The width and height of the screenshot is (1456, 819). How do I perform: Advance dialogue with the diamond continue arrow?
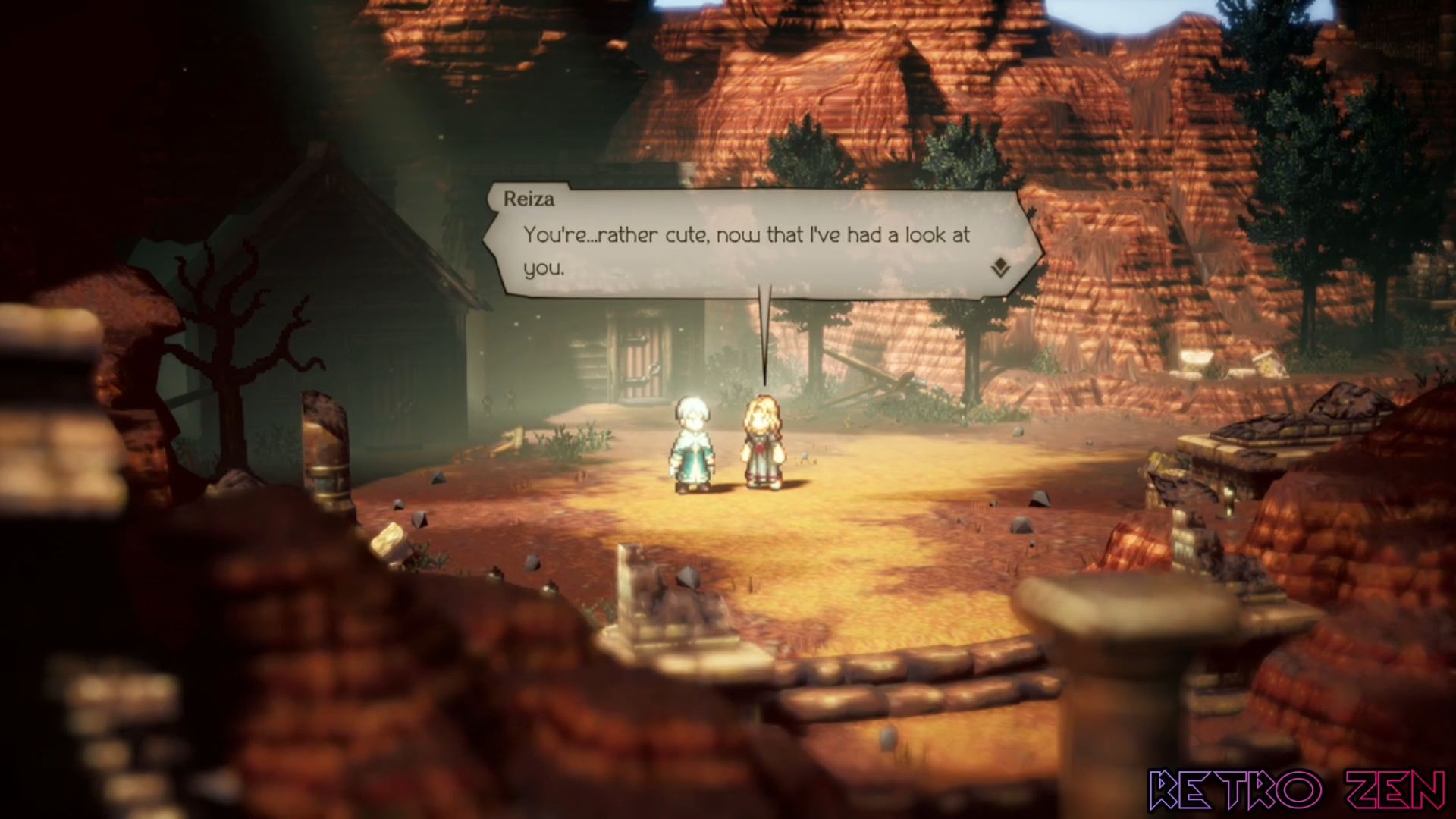(1000, 267)
